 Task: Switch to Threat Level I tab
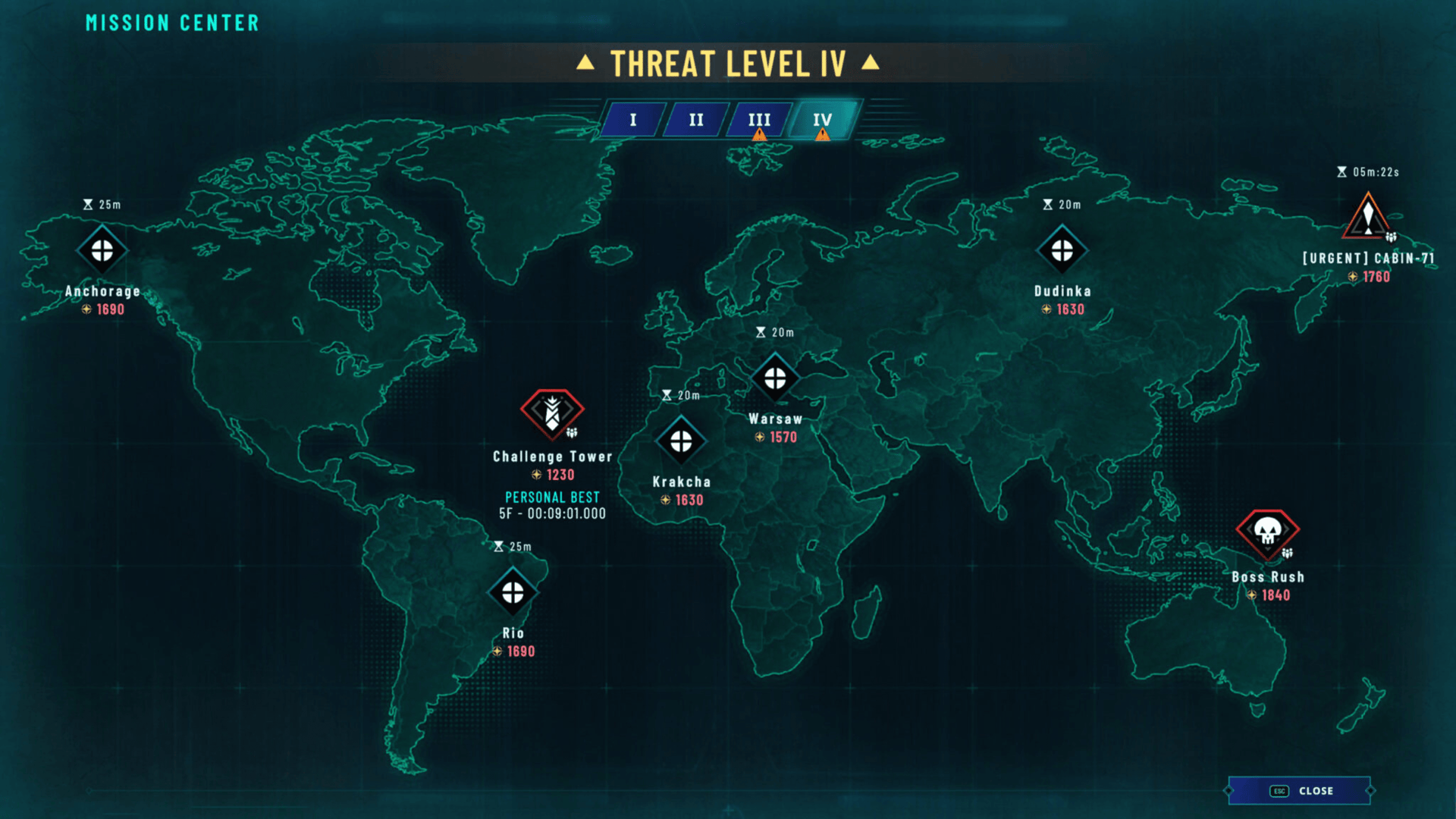633,120
